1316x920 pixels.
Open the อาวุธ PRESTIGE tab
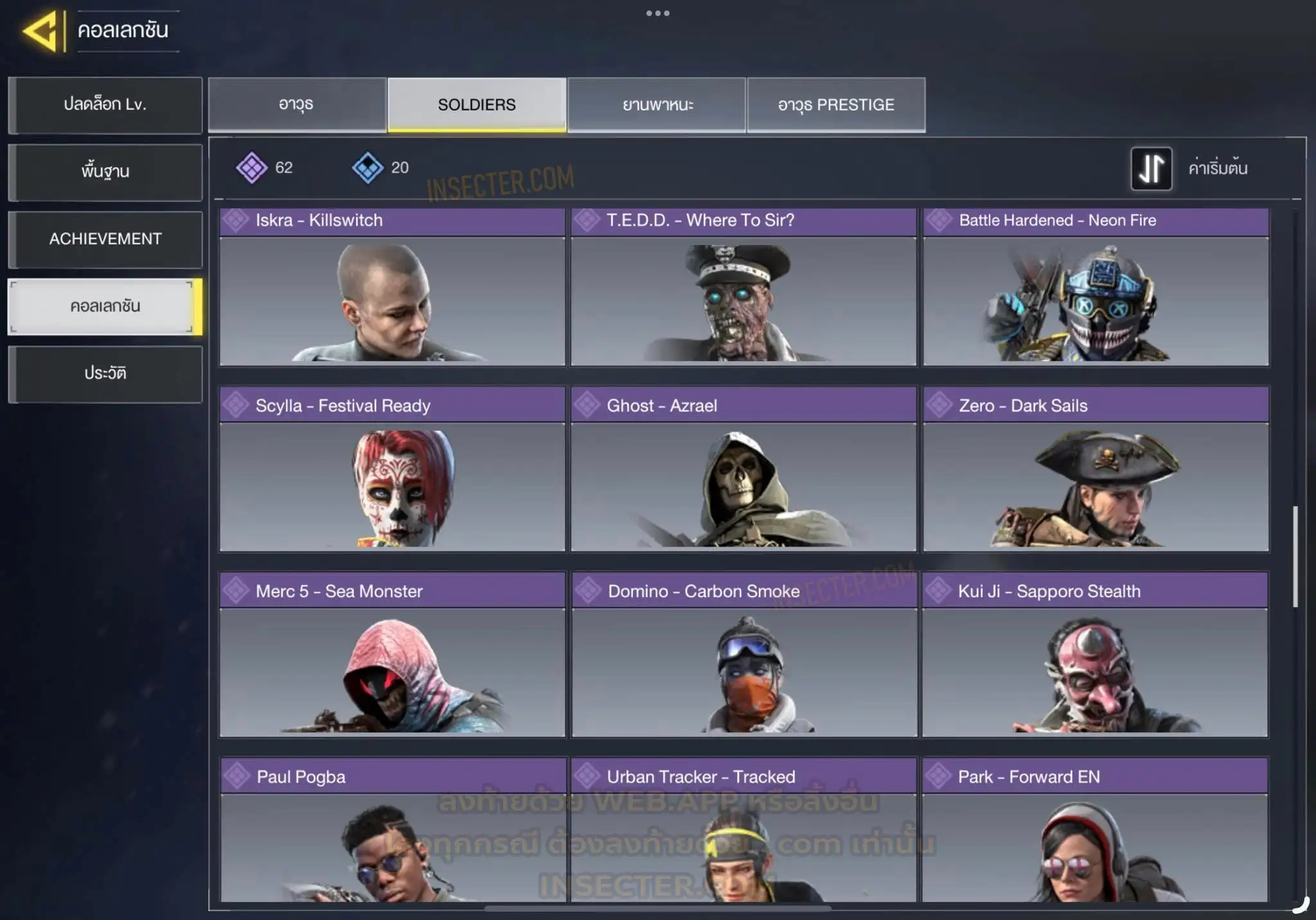pyautogui.click(x=836, y=105)
